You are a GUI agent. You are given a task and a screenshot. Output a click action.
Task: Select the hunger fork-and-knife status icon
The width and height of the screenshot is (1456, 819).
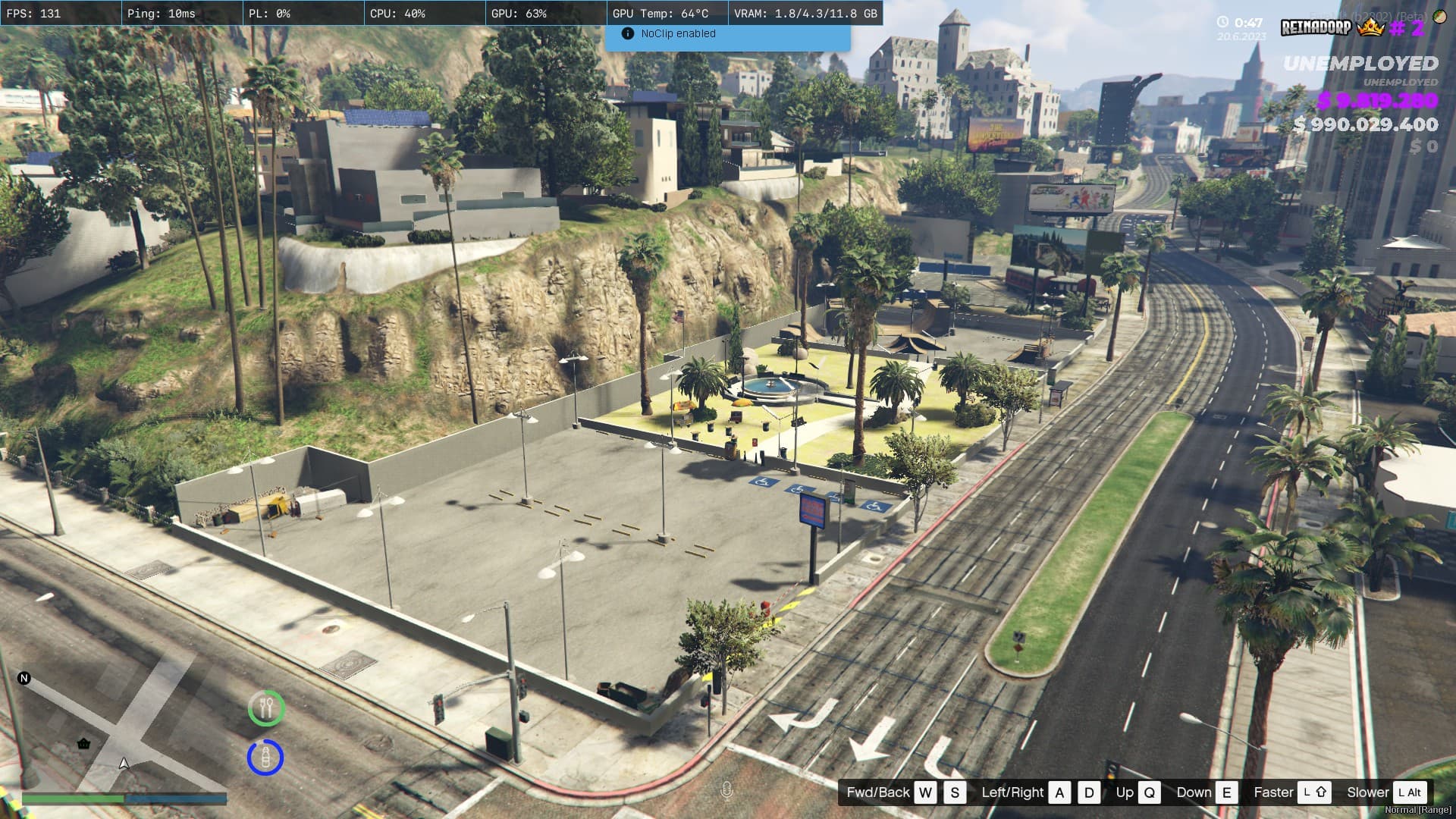pos(266,708)
